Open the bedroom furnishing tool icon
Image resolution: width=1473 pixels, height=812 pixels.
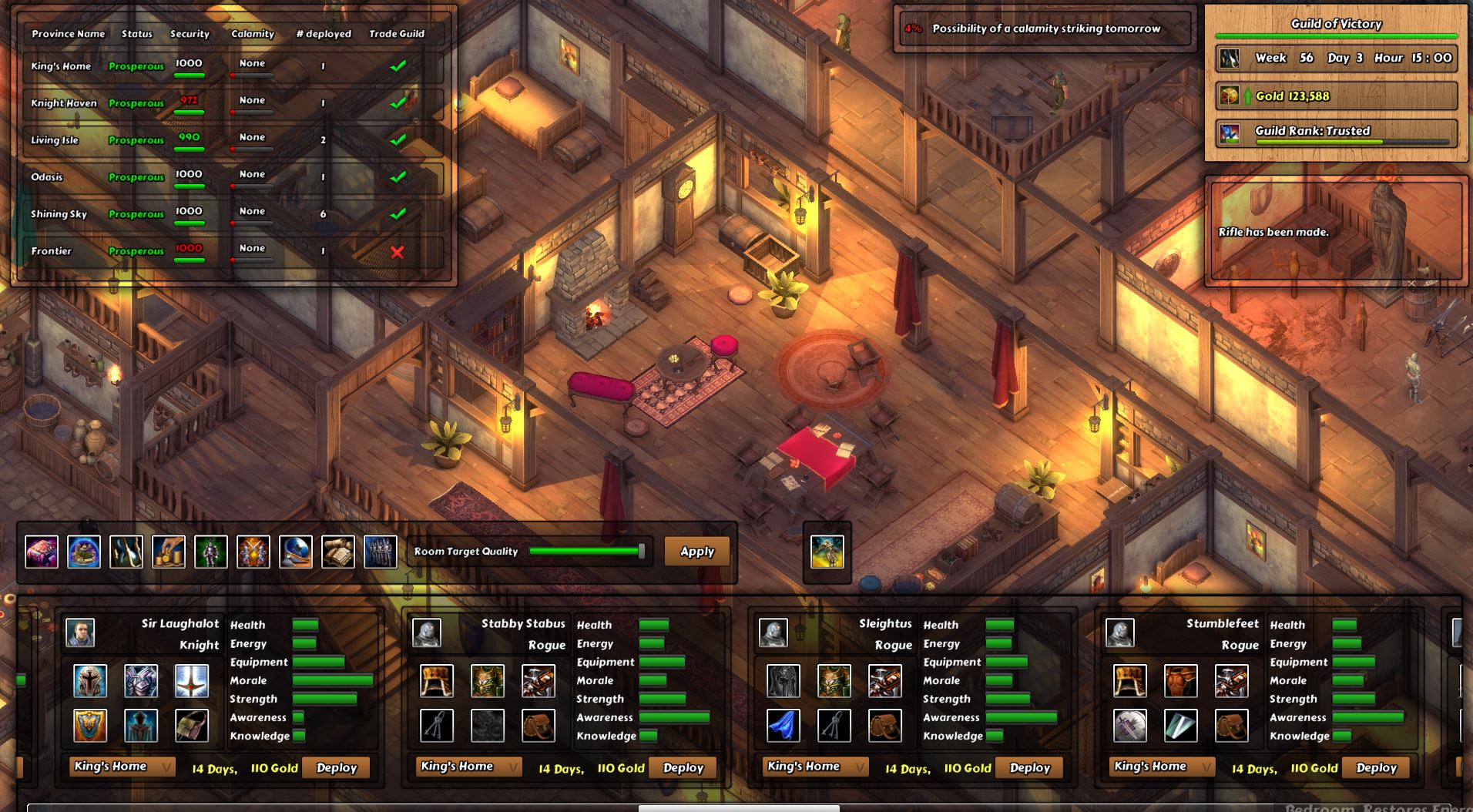pyautogui.click(x=42, y=551)
